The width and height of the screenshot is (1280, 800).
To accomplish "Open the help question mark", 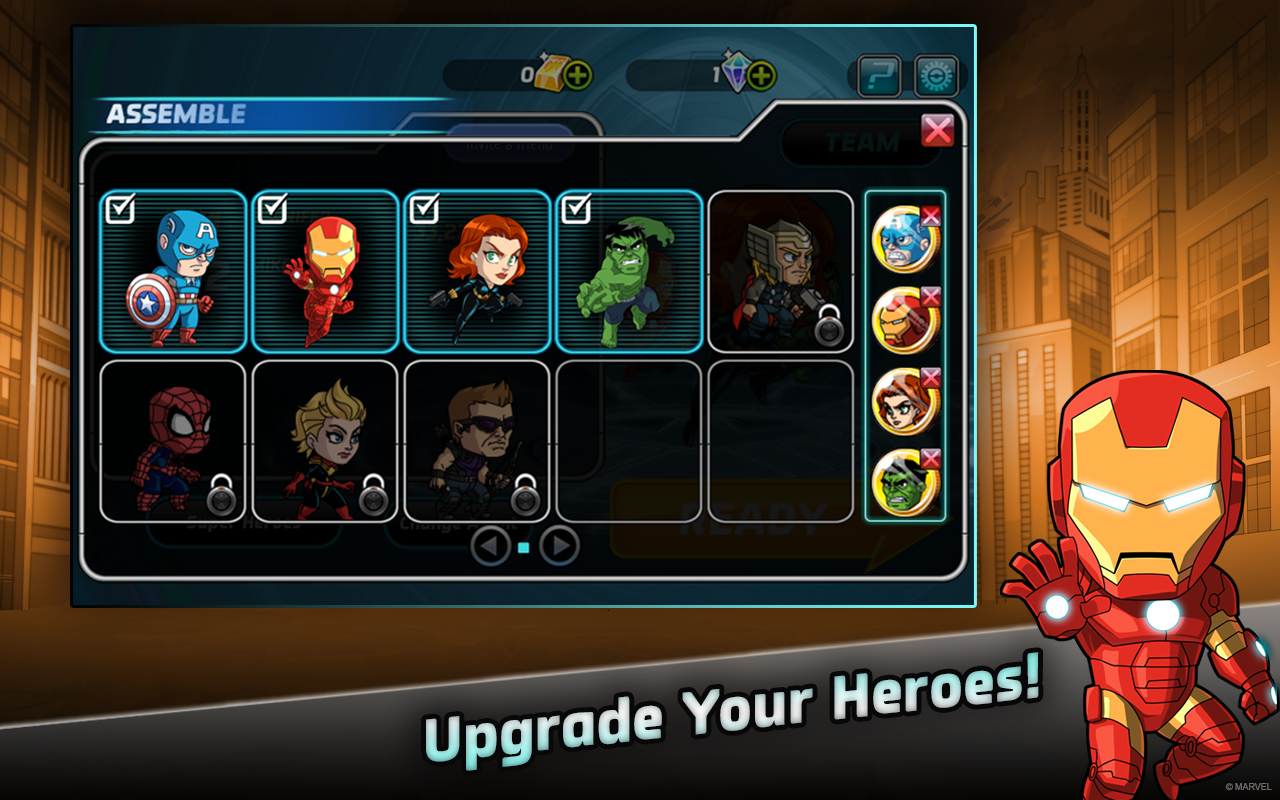I will point(878,75).
